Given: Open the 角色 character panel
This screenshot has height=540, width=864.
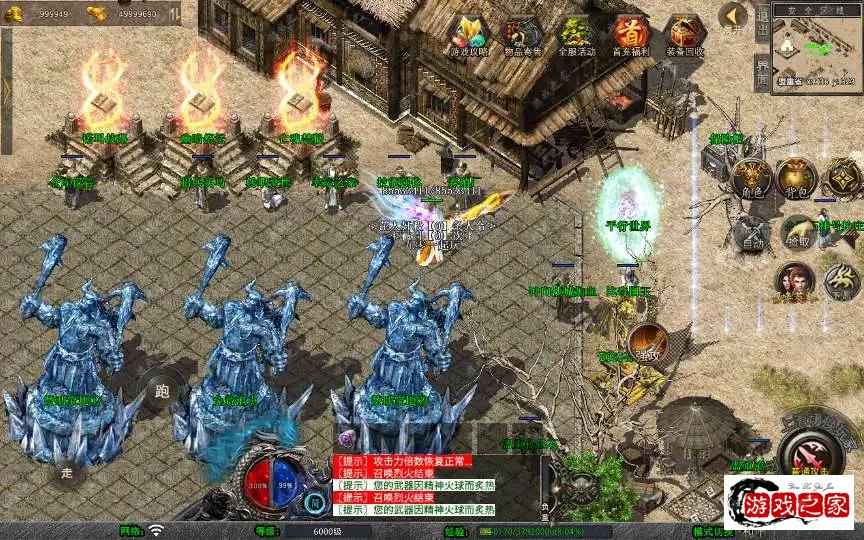Looking at the screenshot, I should click(751, 178).
